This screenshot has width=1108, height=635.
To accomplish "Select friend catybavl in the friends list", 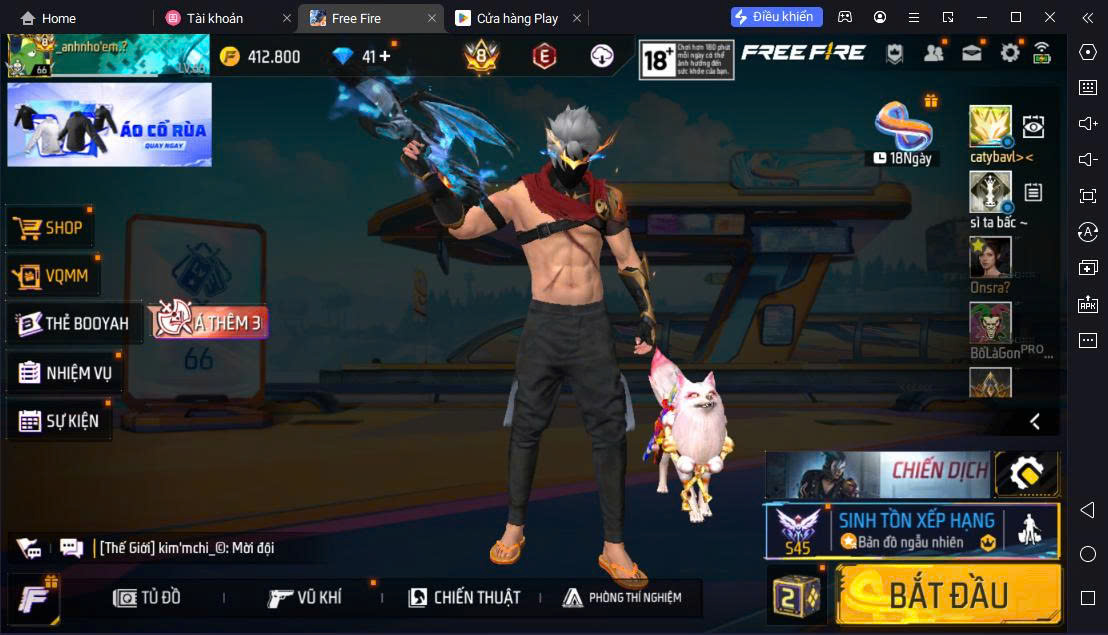I will [x=990, y=128].
